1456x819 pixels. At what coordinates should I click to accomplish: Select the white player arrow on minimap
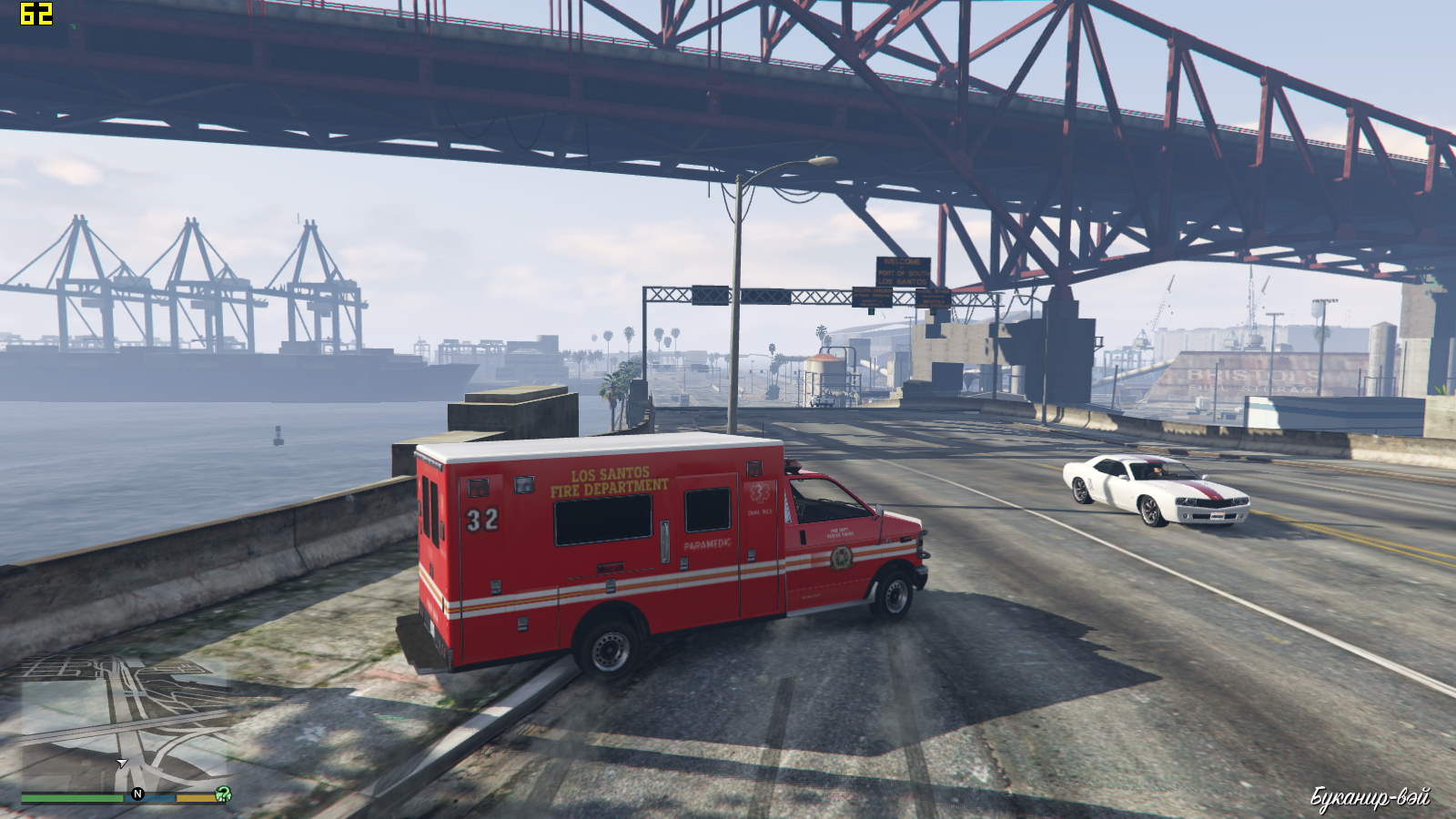(121, 763)
